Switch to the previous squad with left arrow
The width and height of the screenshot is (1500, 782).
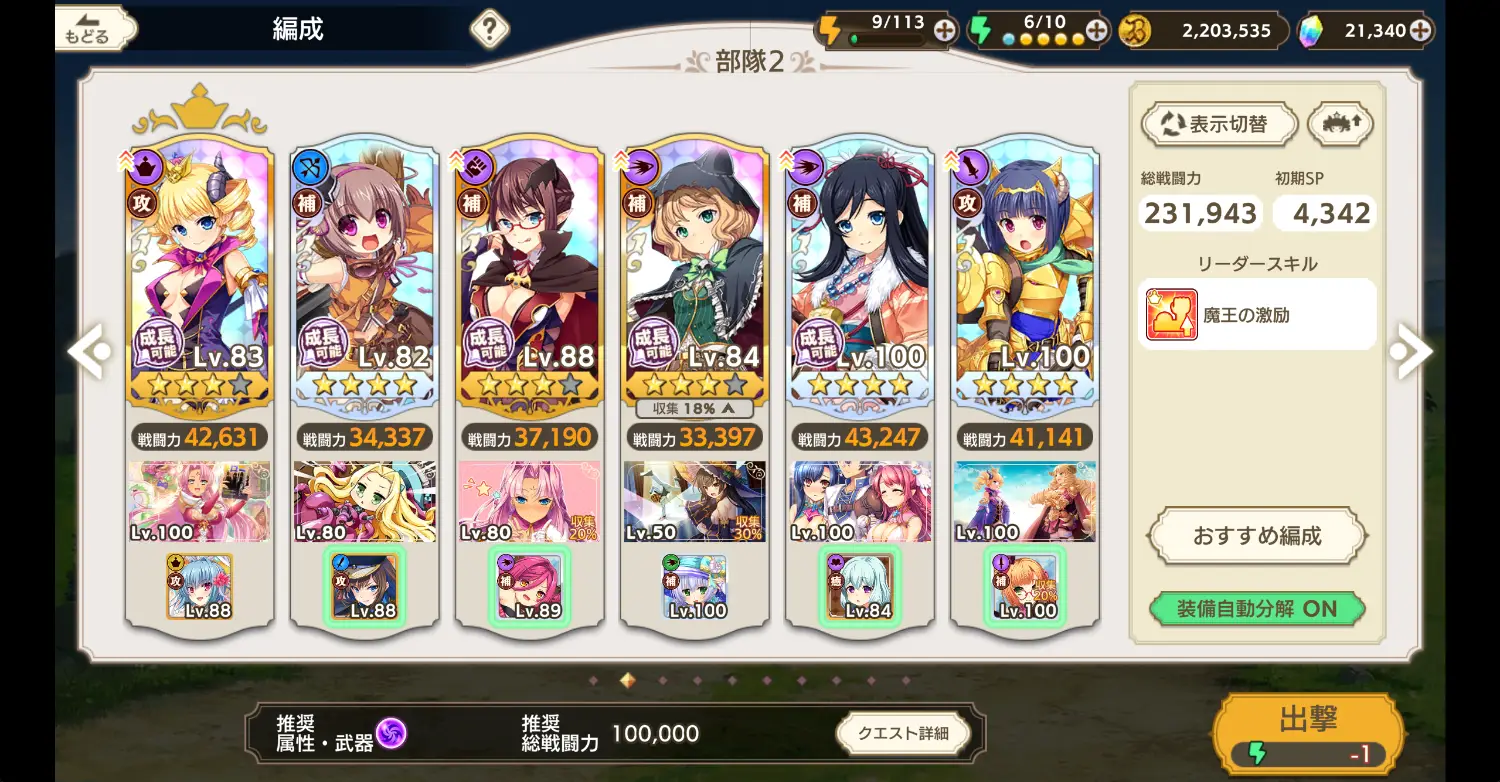(x=90, y=351)
